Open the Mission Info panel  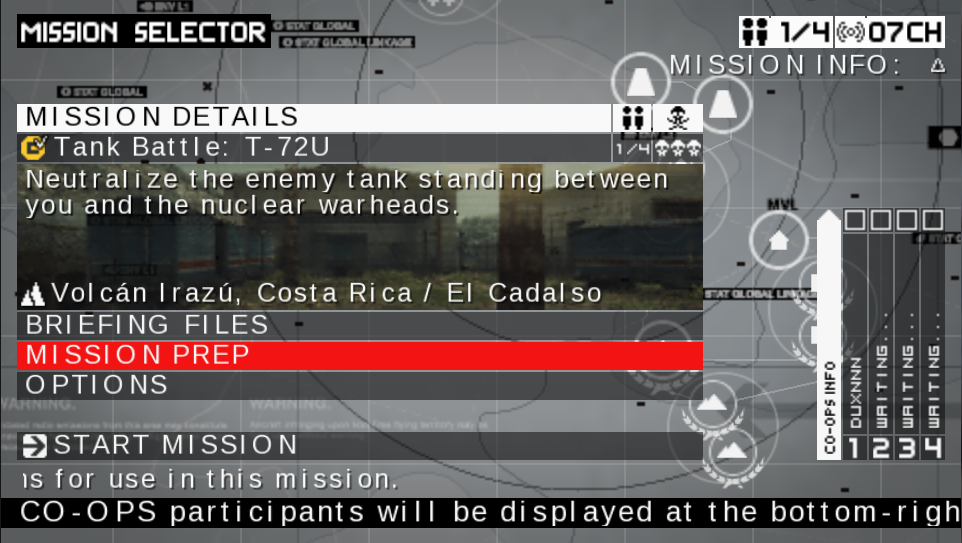click(806, 66)
